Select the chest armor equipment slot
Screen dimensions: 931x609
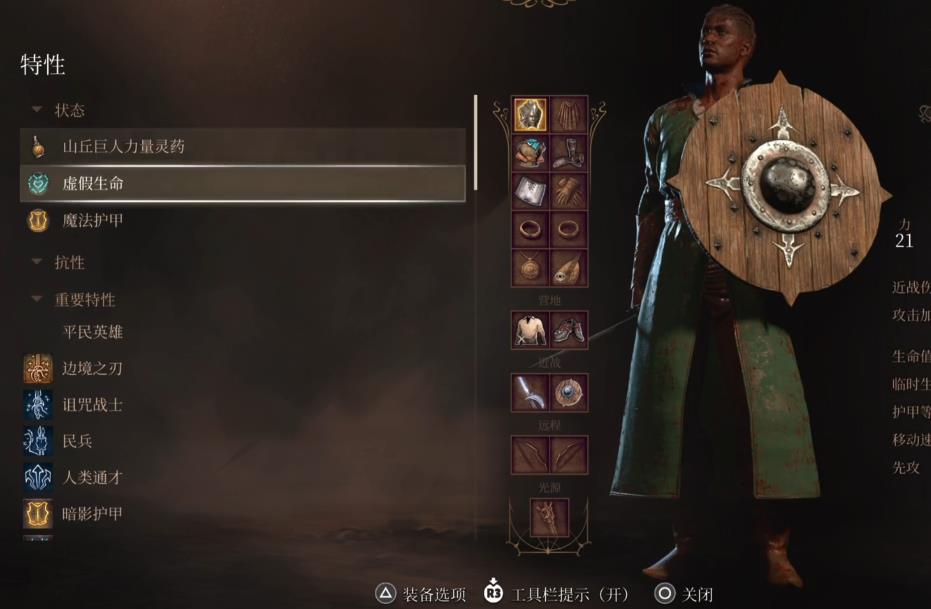[x=530, y=153]
